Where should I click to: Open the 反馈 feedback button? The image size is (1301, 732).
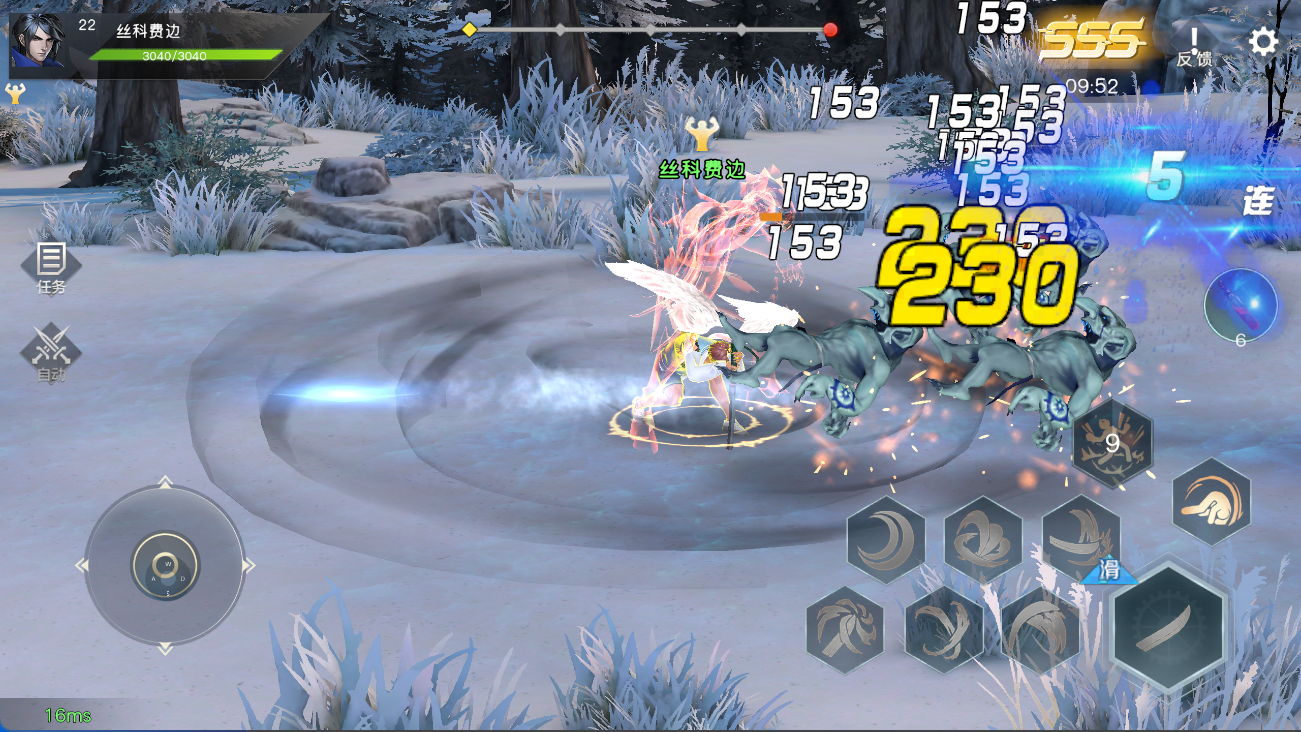pyautogui.click(x=1193, y=46)
